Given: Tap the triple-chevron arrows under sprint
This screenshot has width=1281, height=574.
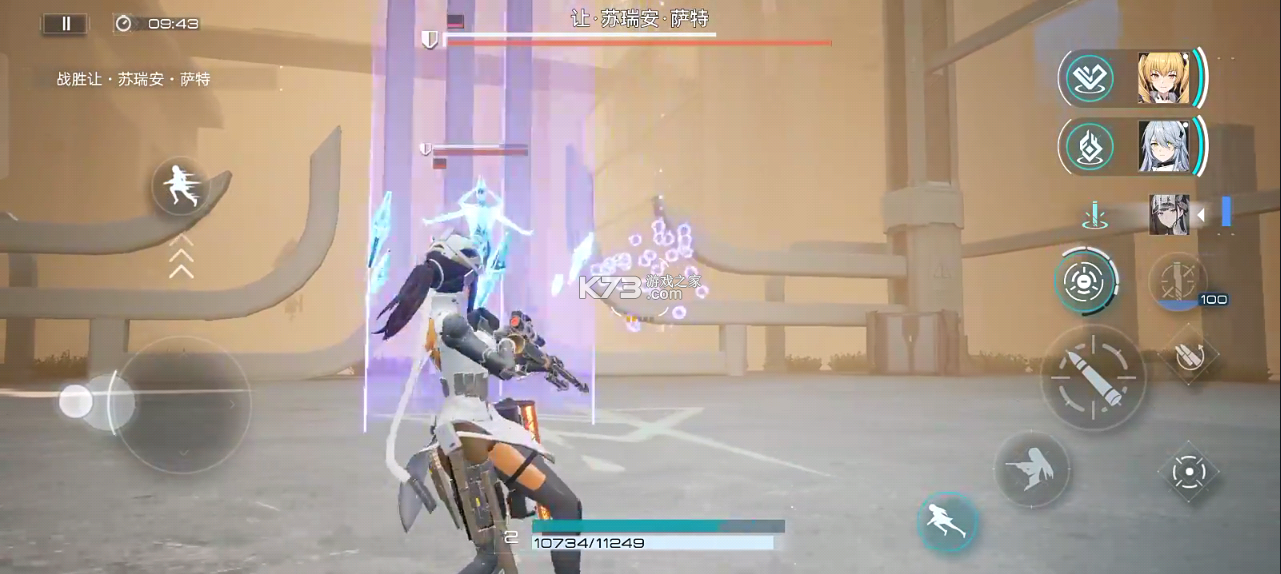Looking at the screenshot, I should point(181,256).
